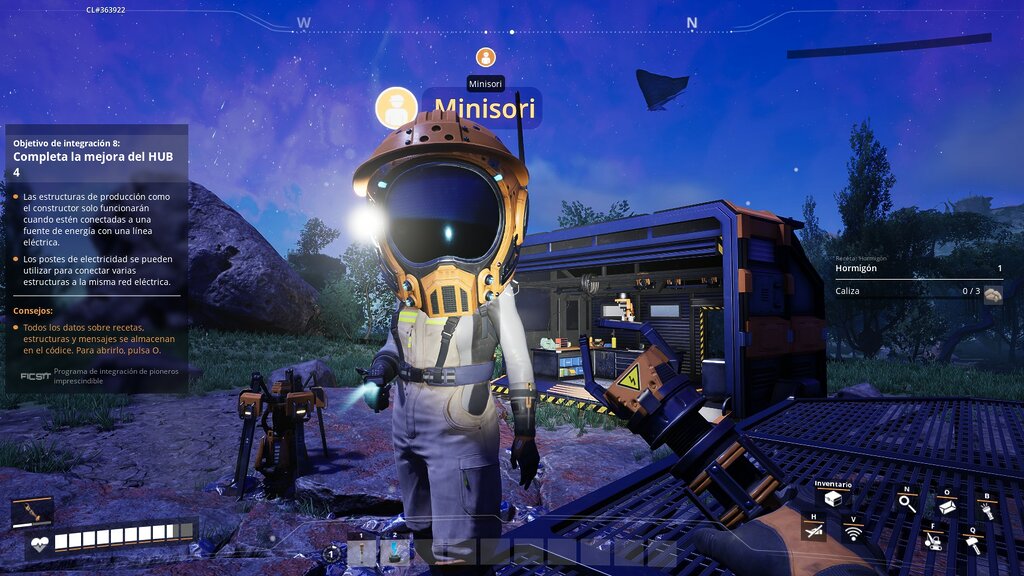1024x576 pixels.
Task: Click the plane-and-building holster icon
Action: pos(814,530)
